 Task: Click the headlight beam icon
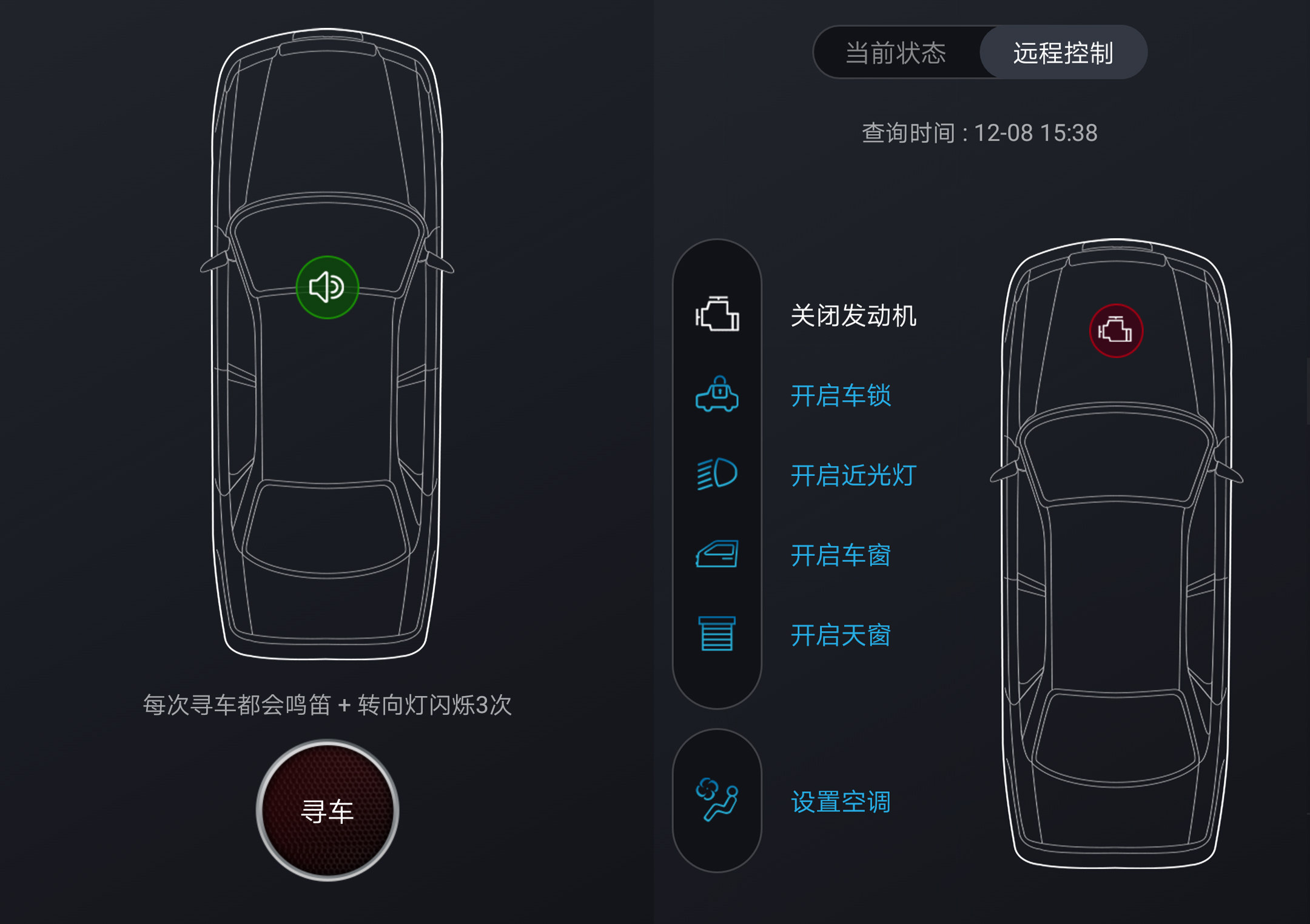click(717, 474)
